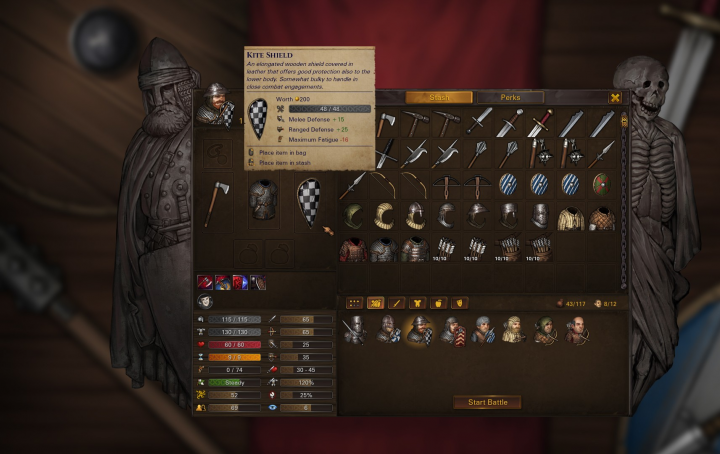Filter stash by weapons with sword icon

coord(397,302)
